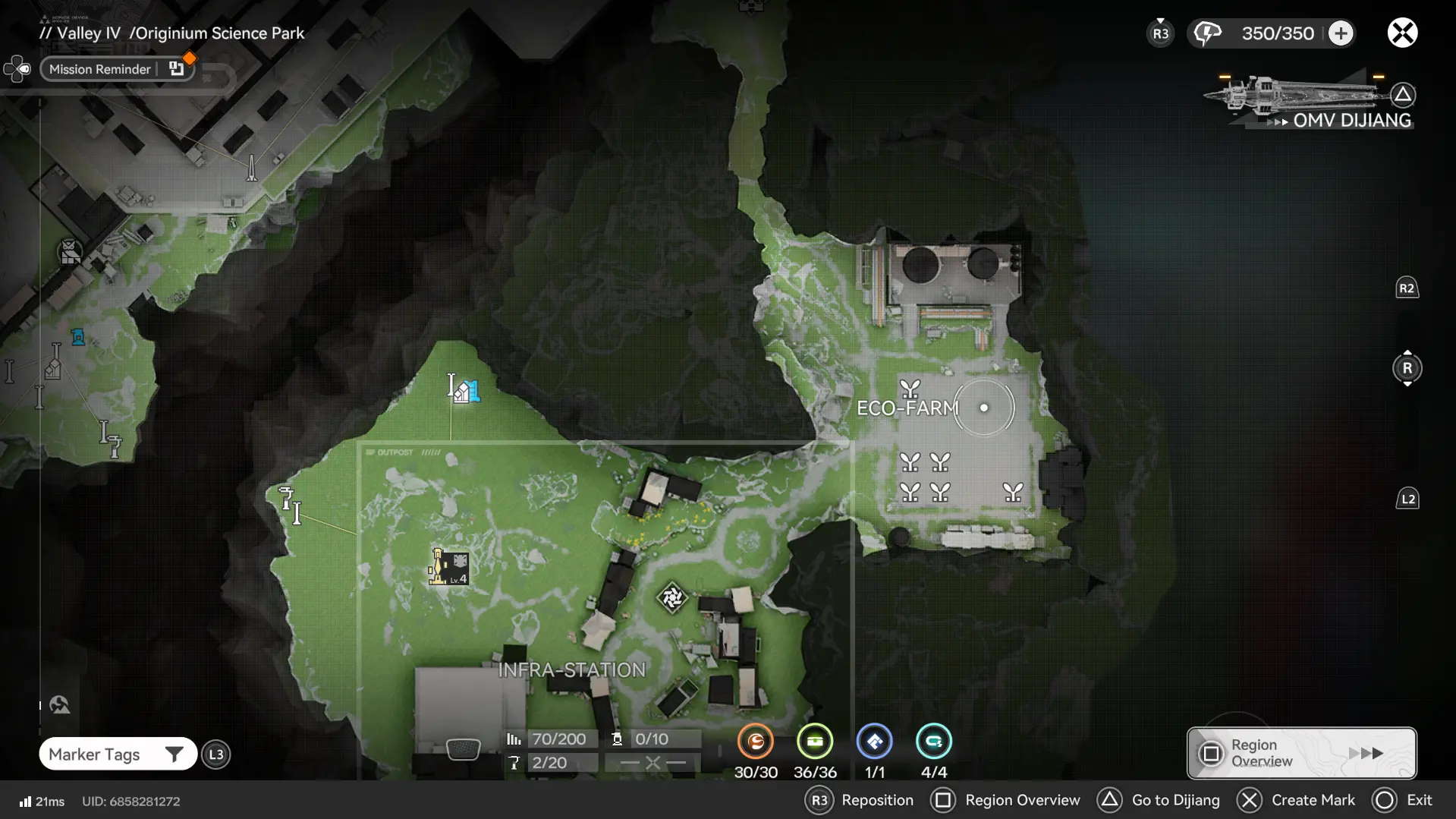Image resolution: width=1456 pixels, height=819 pixels.
Task: Toggle the Mission Reminder notification
Action: (100, 68)
